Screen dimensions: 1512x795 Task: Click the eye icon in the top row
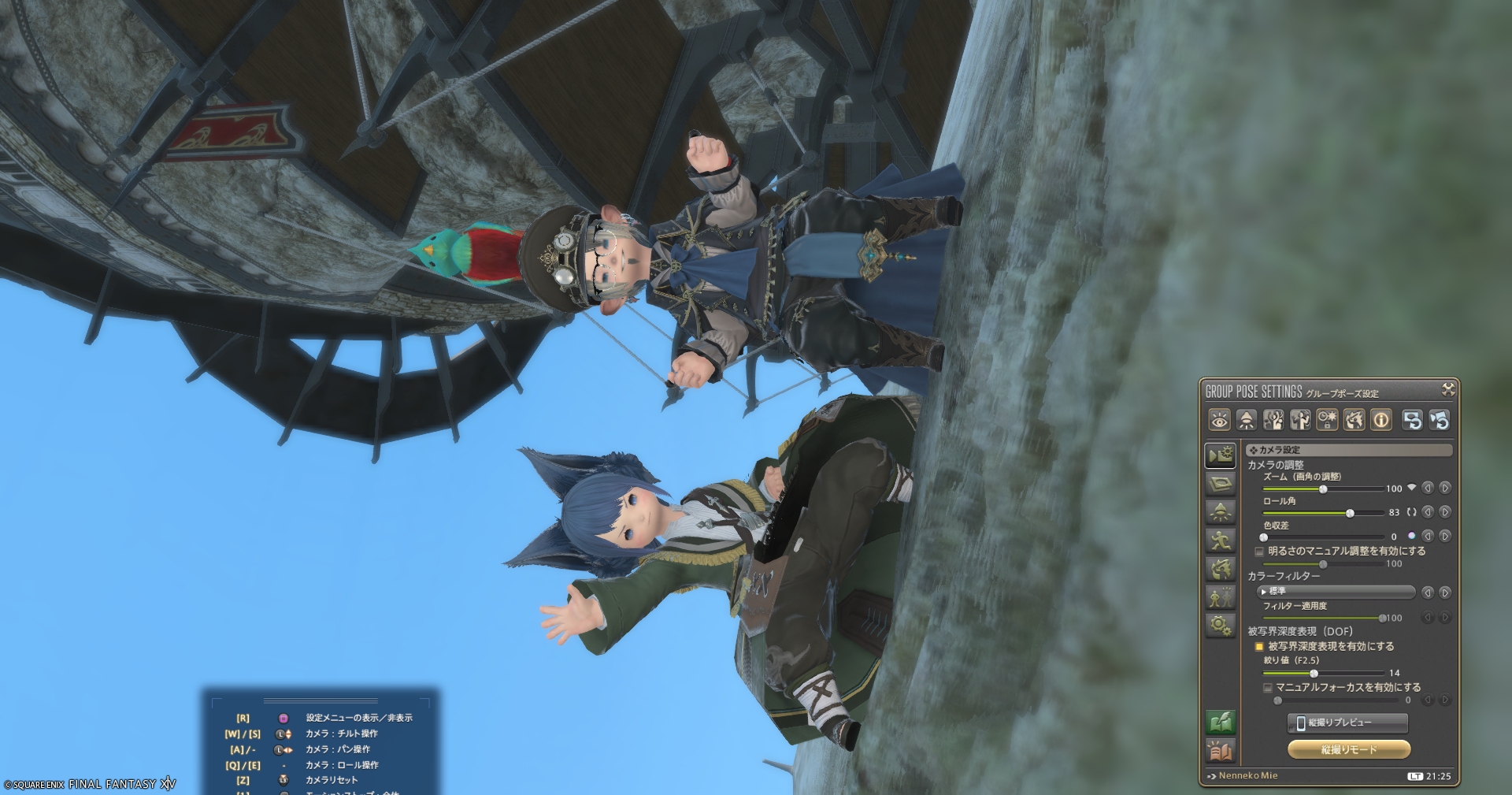1219,420
